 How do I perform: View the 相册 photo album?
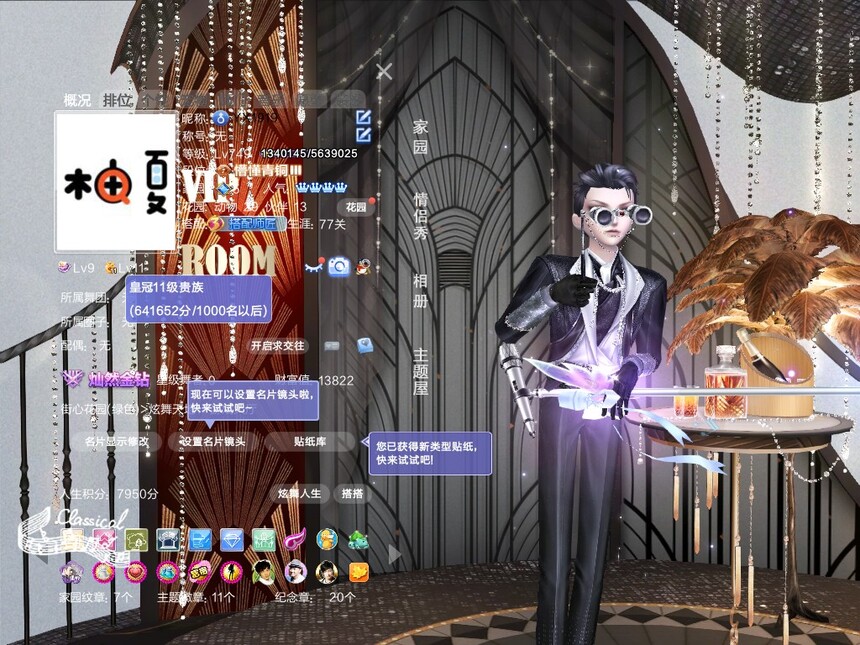[x=421, y=288]
